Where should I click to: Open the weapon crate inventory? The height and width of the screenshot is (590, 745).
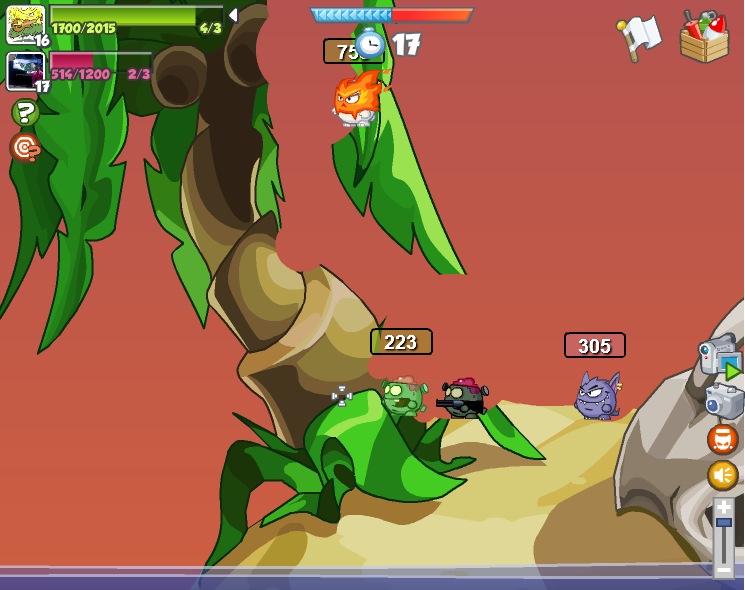pyautogui.click(x=704, y=38)
